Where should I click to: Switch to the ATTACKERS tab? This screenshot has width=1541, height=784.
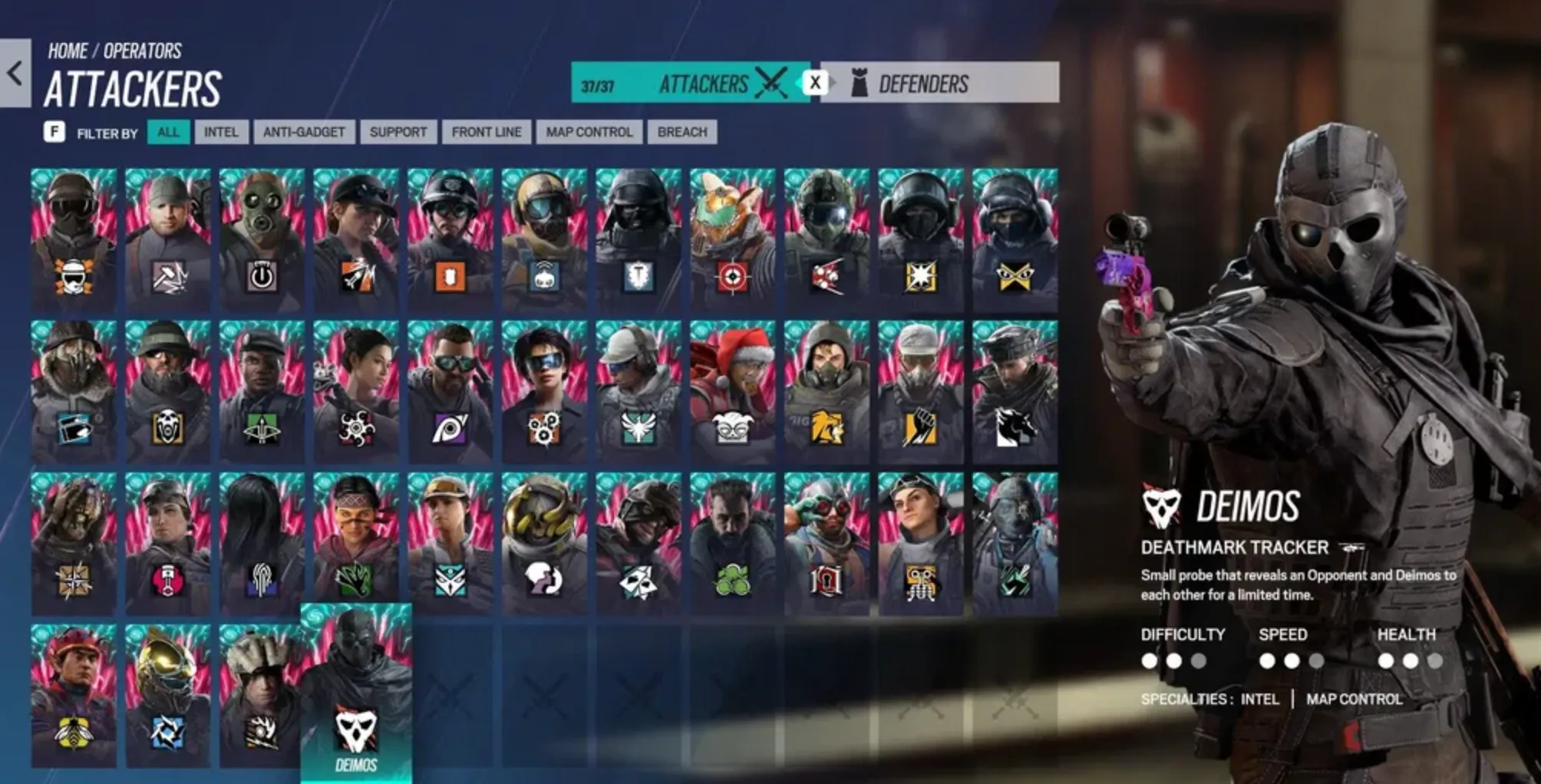702,84
